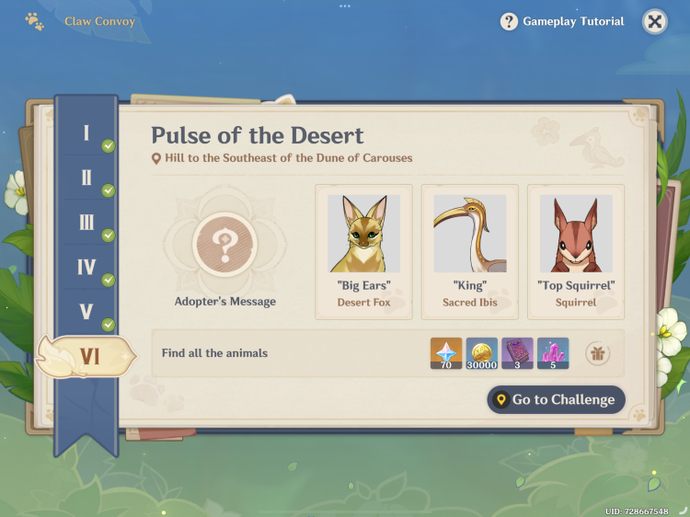The image size is (690, 517).
Task: Switch to stage III tab
Action: (87, 222)
